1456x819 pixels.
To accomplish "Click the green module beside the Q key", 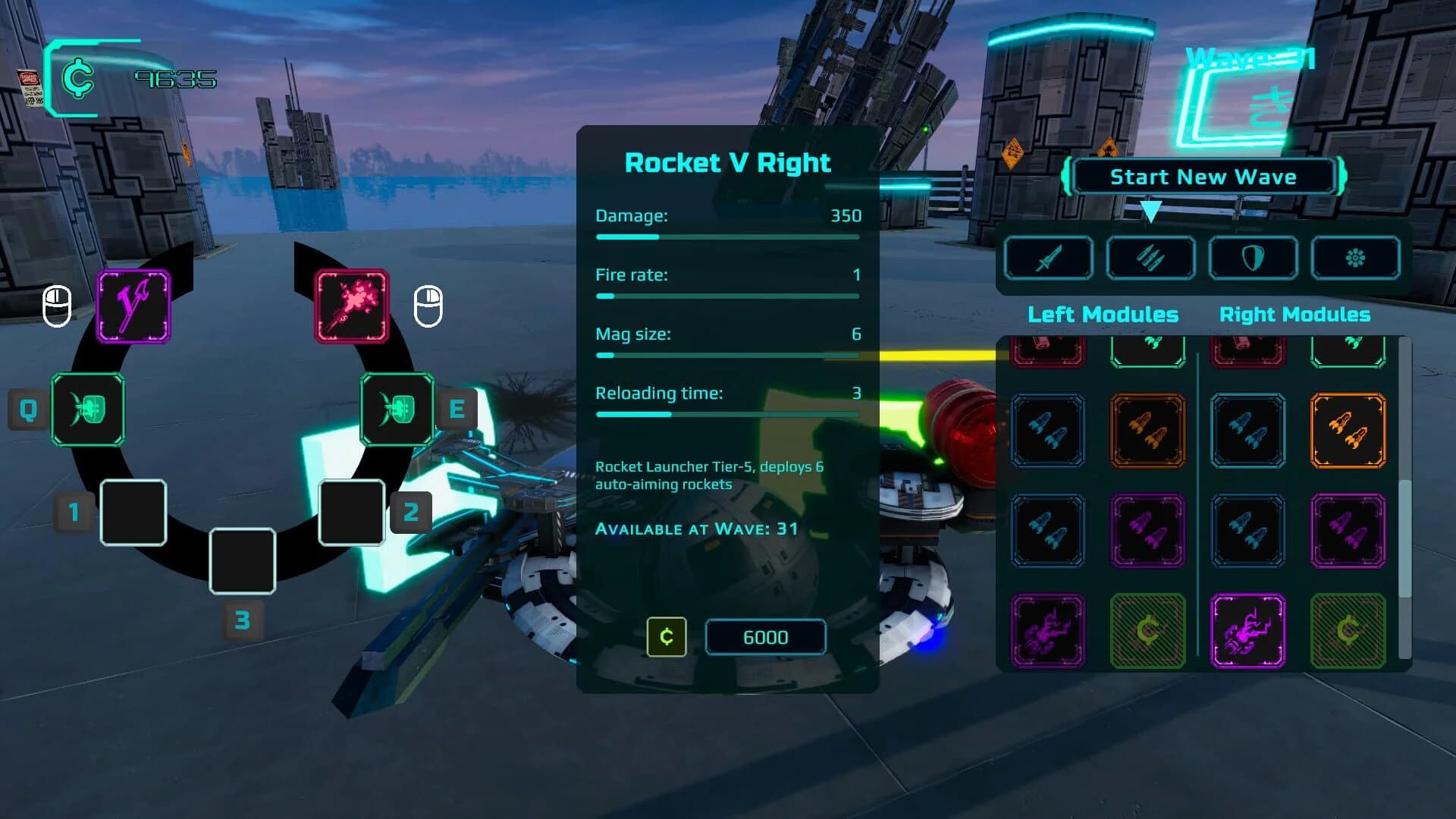I will pos(88,409).
